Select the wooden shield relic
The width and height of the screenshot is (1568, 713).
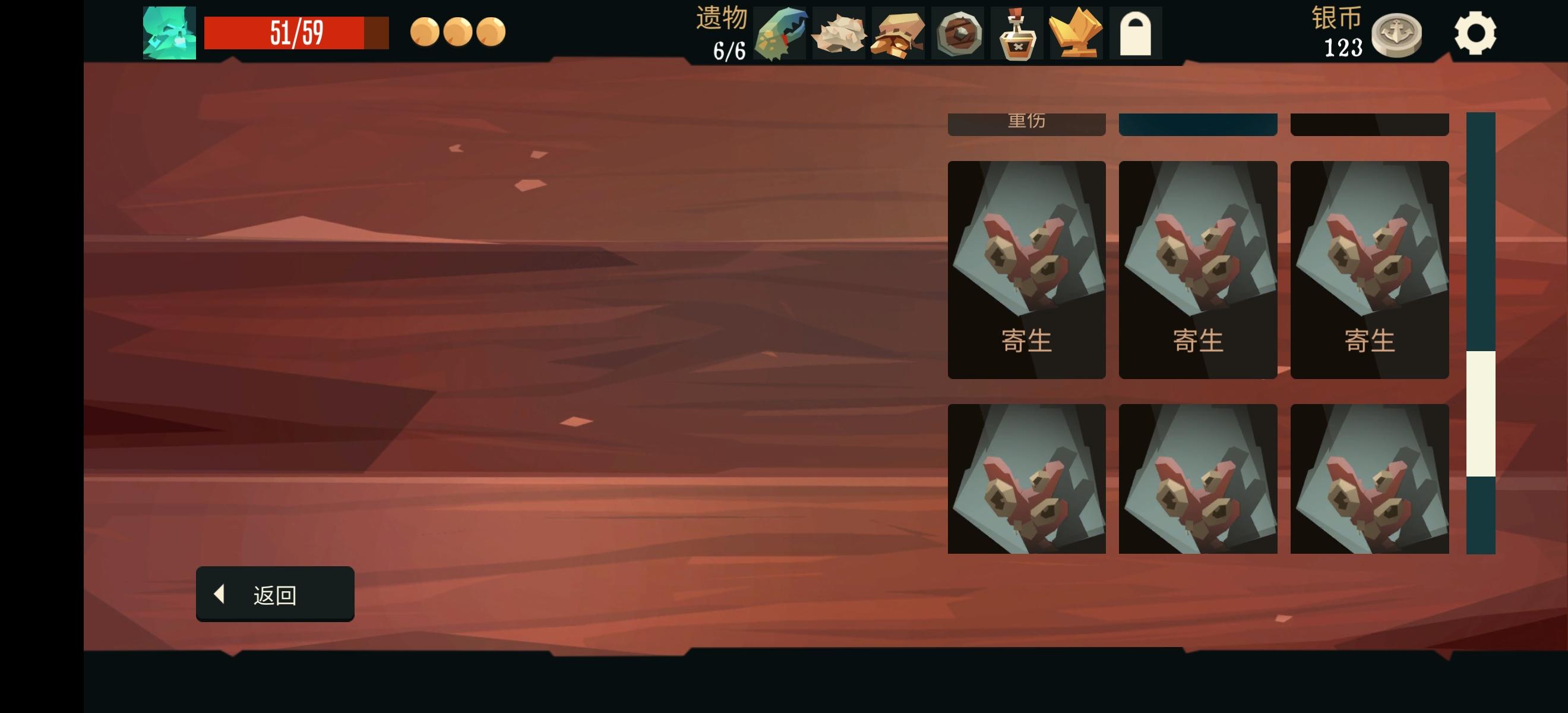tap(959, 33)
